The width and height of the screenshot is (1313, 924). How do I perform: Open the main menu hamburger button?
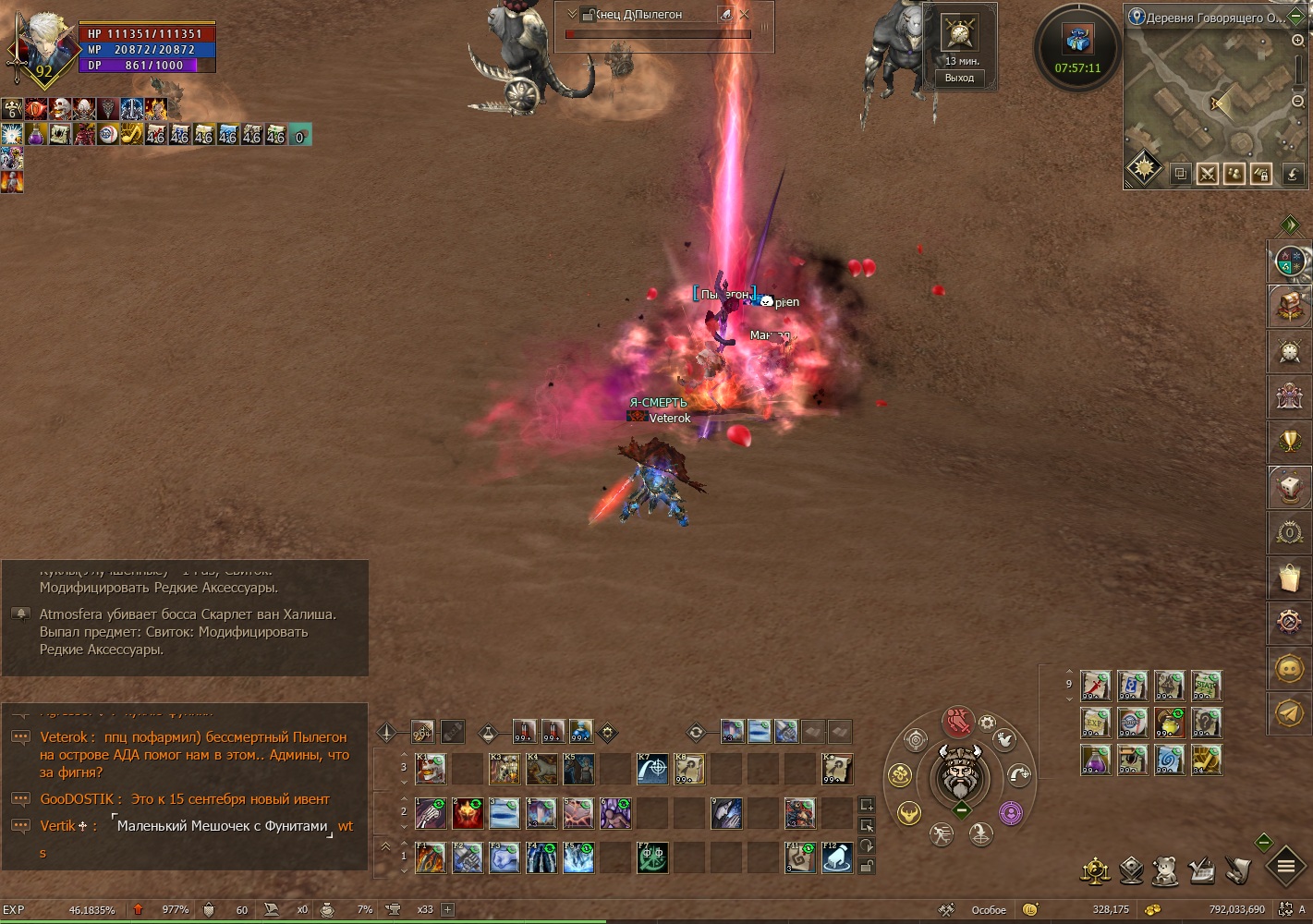coord(1285,867)
